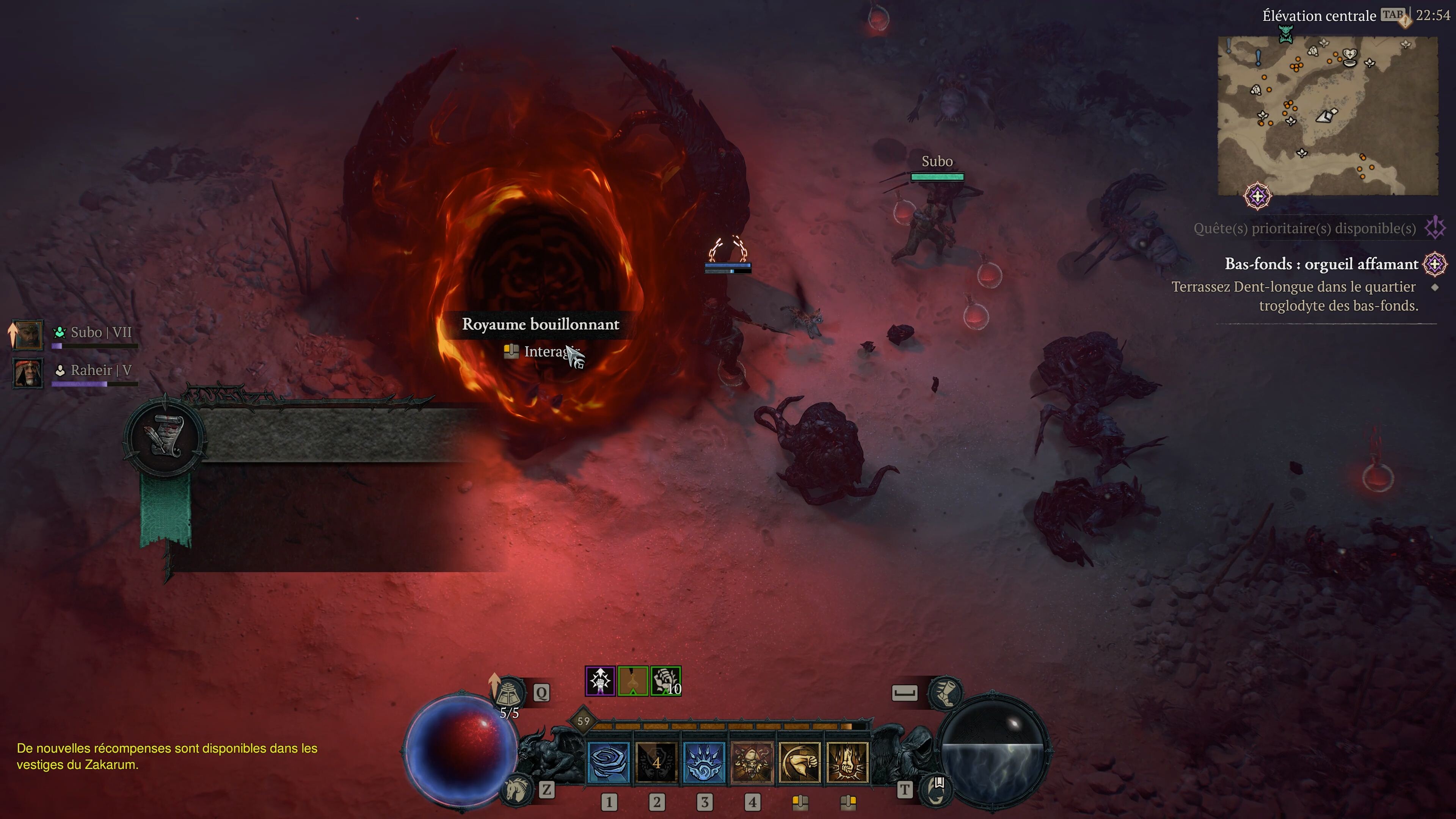Screen dimensions: 1456x819
Task: Open the minimap in the top-right corner
Action: click(x=1327, y=116)
